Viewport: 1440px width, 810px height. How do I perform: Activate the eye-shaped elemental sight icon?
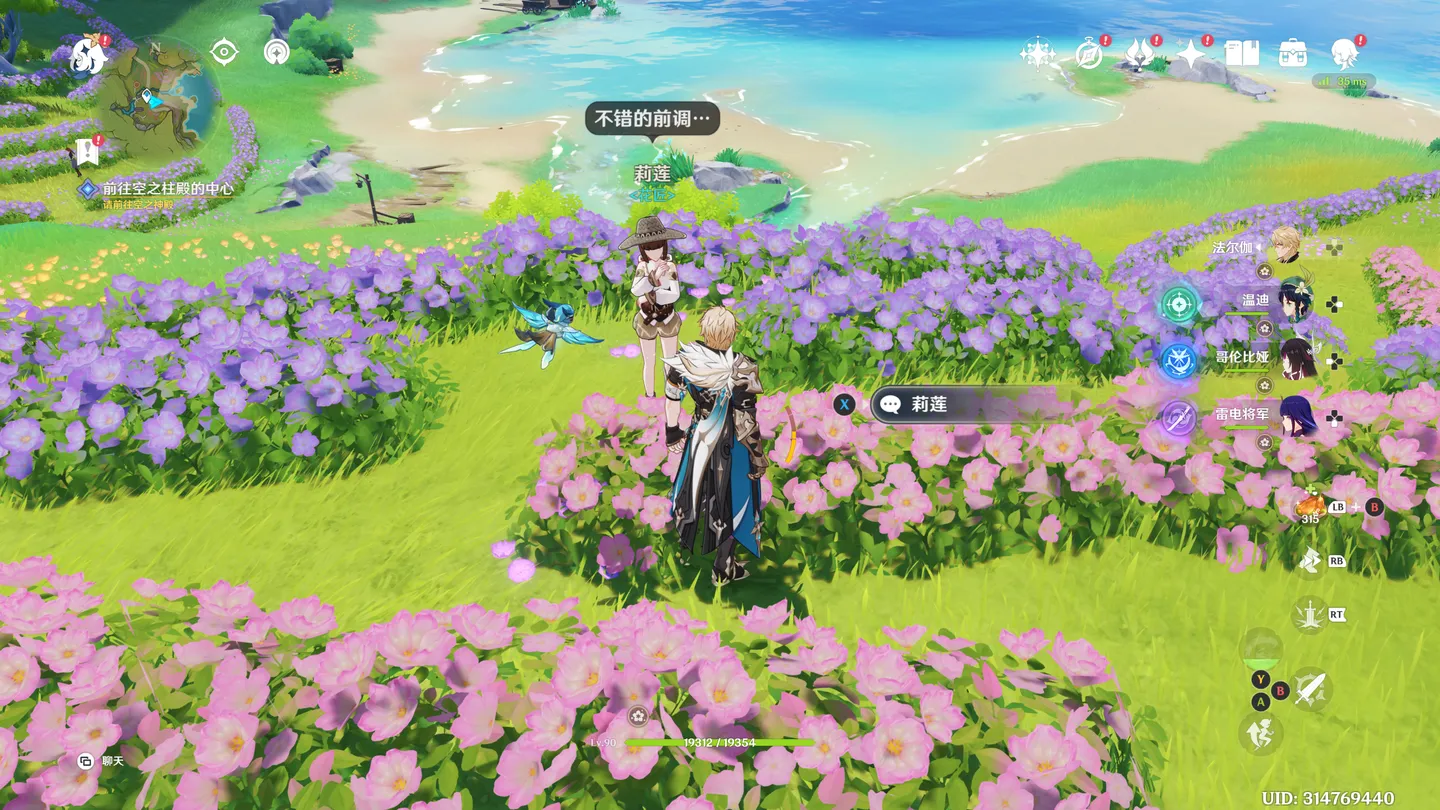pos(224,52)
